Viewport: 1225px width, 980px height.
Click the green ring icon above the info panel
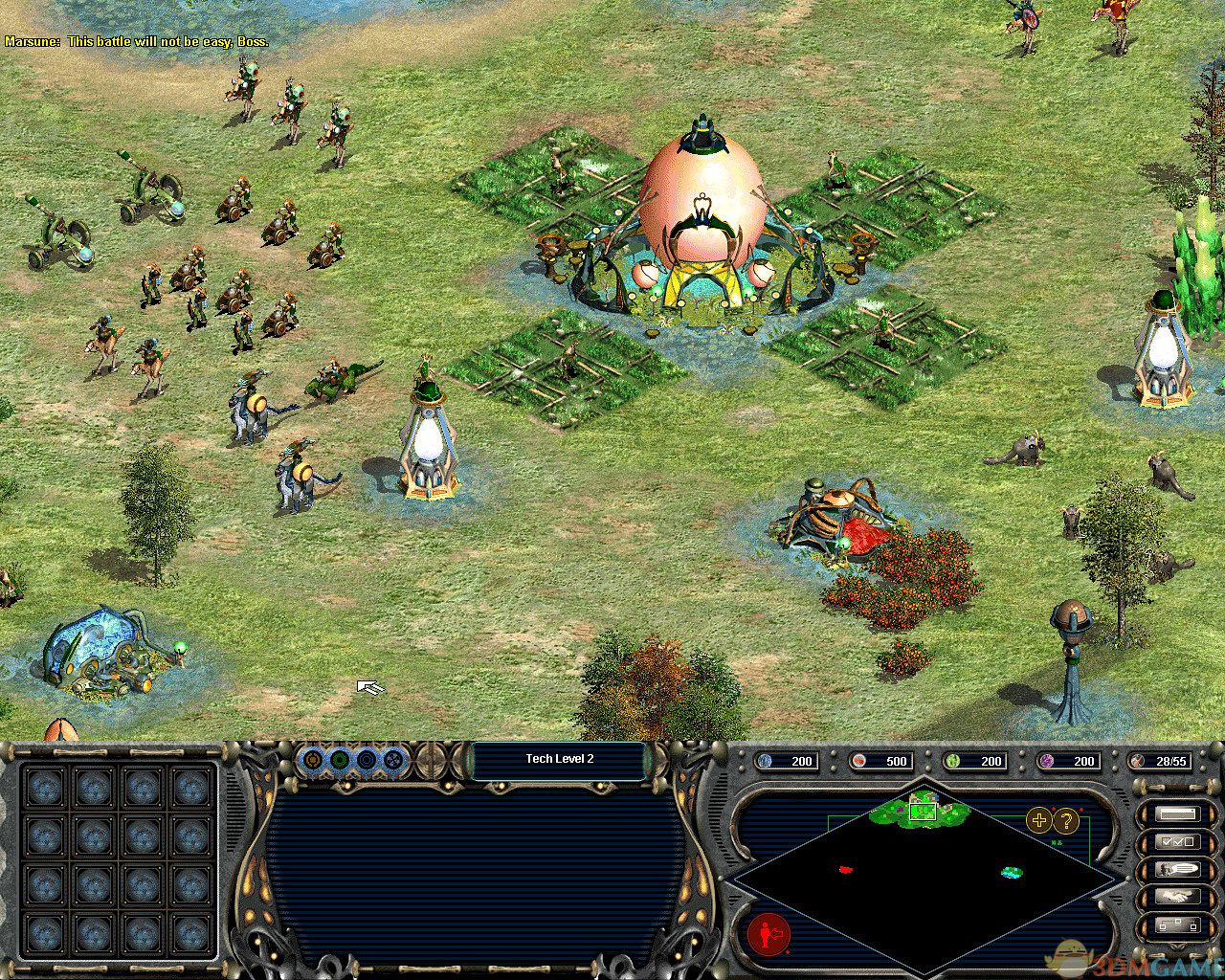pos(339,761)
